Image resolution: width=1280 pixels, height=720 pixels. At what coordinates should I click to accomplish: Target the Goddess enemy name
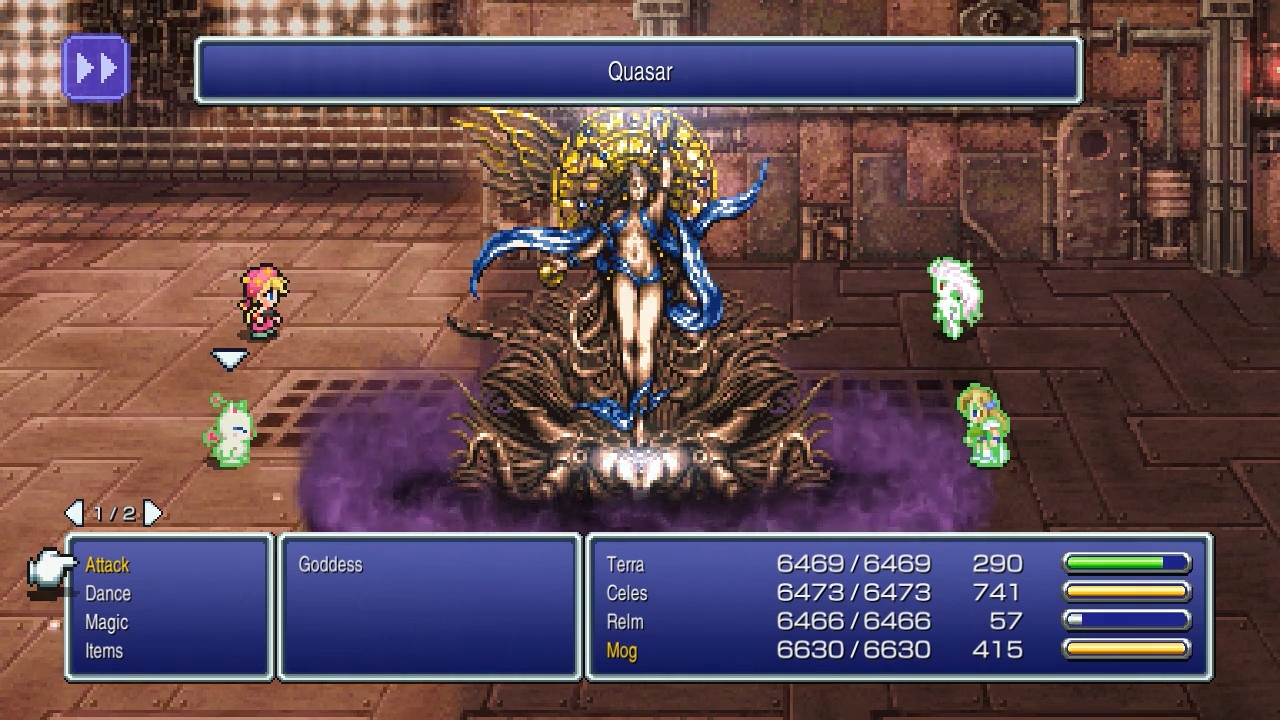coord(330,565)
